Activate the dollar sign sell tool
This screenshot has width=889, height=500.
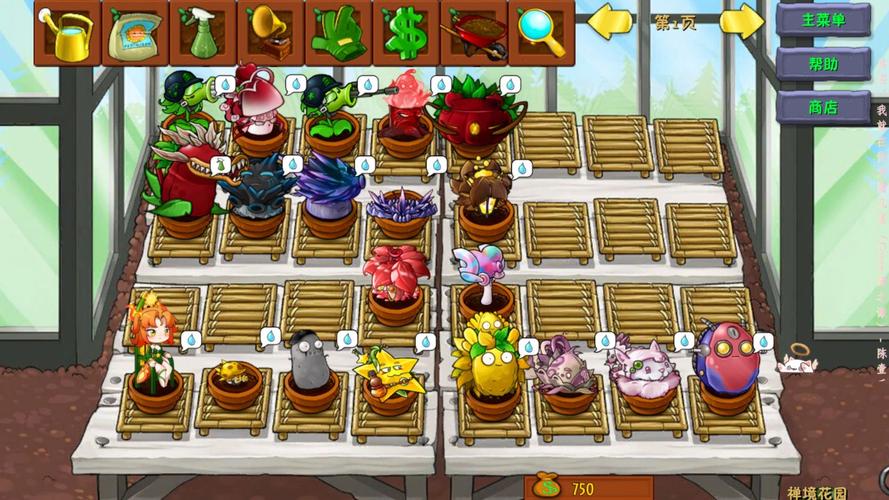coord(405,33)
